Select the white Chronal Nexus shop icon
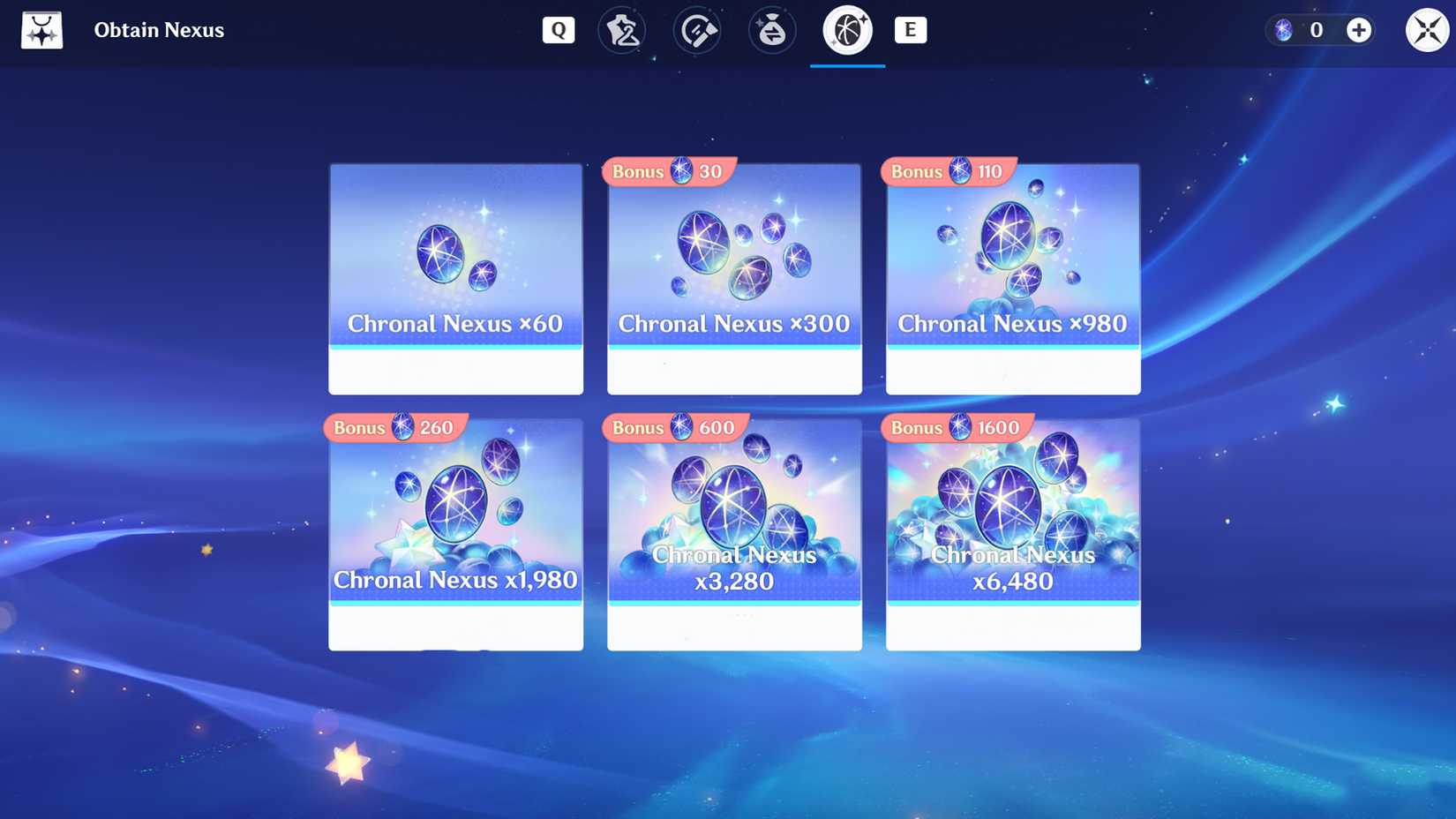Screen dimensions: 1456x819 pos(846,30)
